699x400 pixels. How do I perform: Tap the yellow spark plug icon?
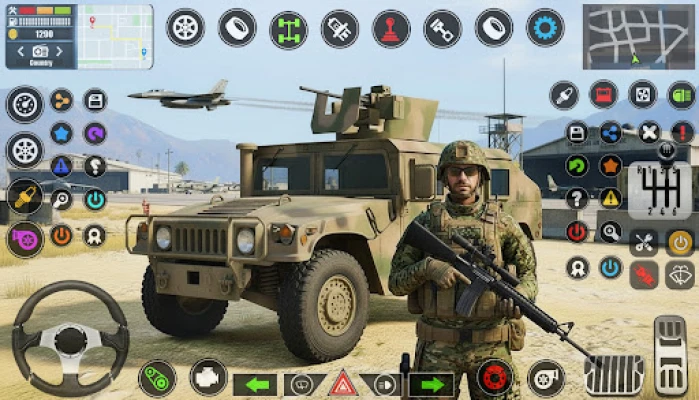(x=24, y=195)
